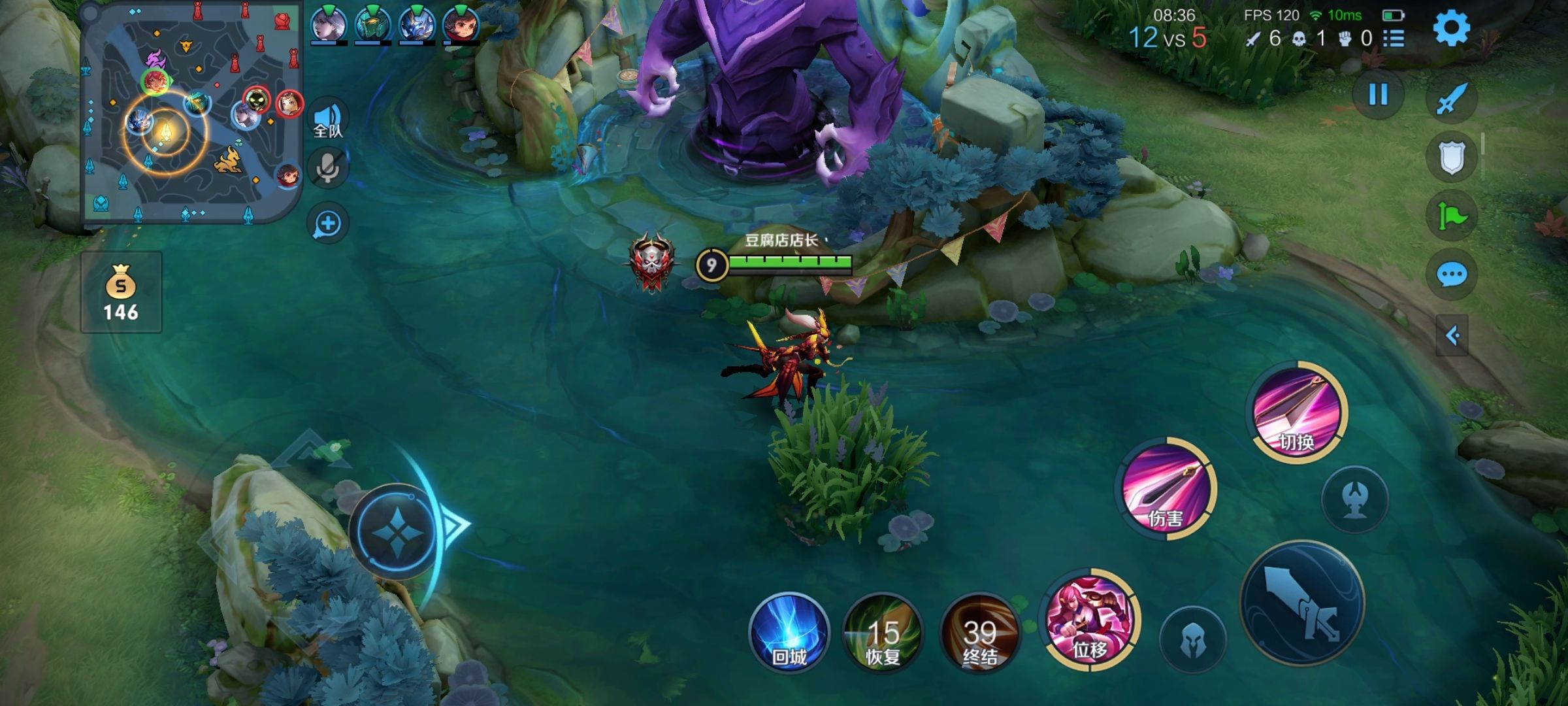This screenshot has height=706, width=1568.
Task: Click the battlefield minimap
Action: 191,112
